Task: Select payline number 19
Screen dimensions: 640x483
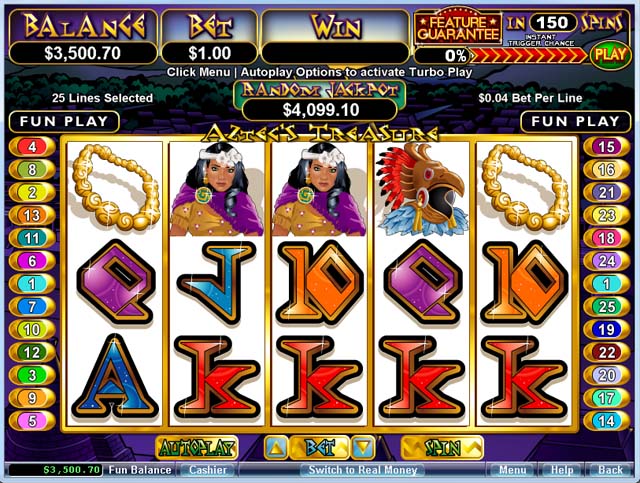Action: point(606,329)
